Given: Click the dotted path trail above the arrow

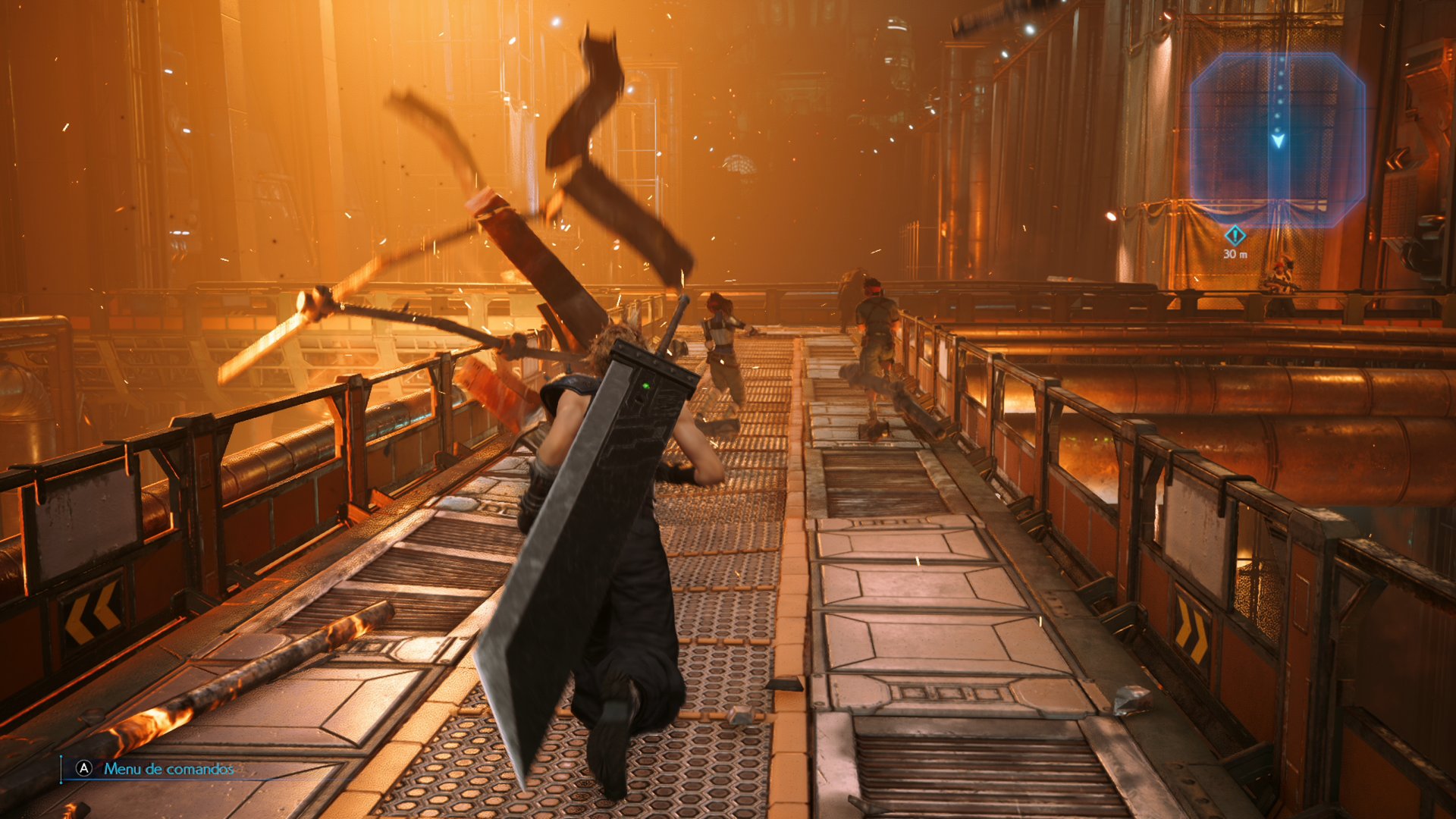Looking at the screenshot, I should tap(1282, 91).
